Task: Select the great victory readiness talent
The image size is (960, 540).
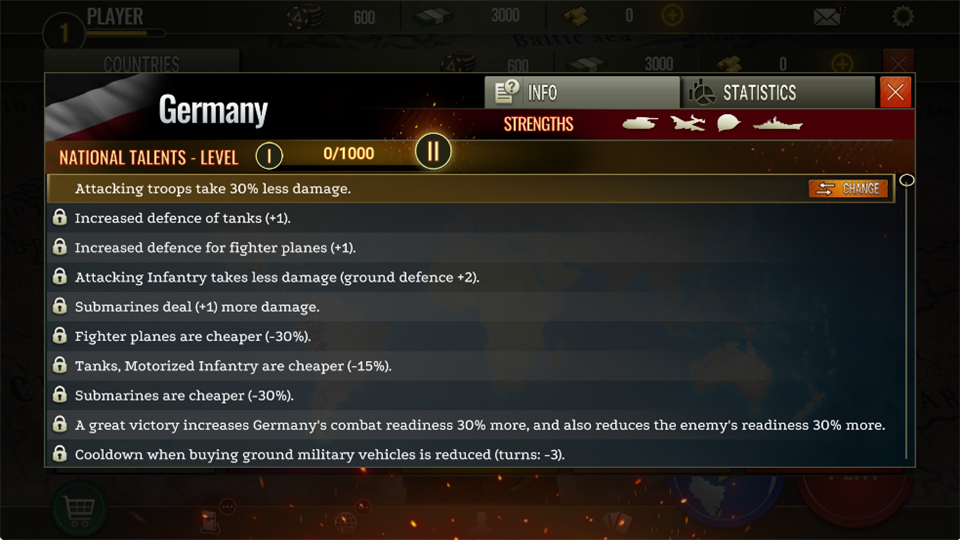Action: [479, 425]
